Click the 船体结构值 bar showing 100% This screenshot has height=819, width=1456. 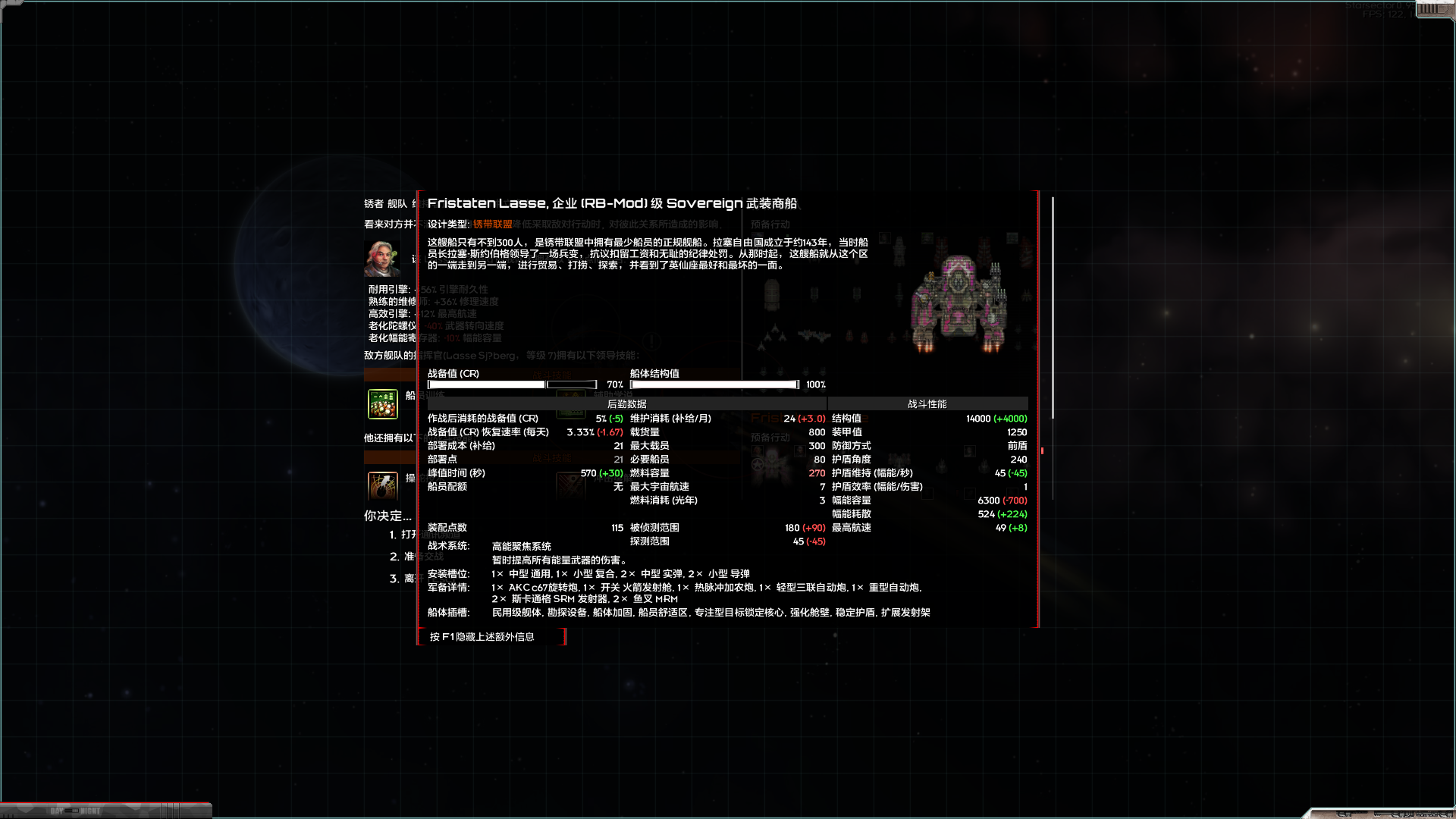click(713, 384)
